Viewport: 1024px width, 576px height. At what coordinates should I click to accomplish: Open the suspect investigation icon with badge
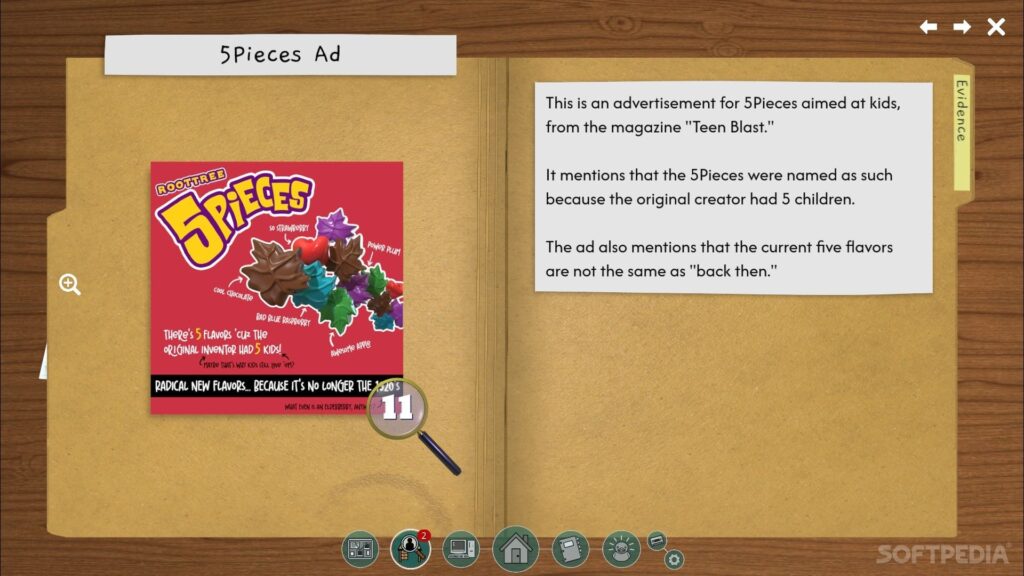tap(410, 549)
